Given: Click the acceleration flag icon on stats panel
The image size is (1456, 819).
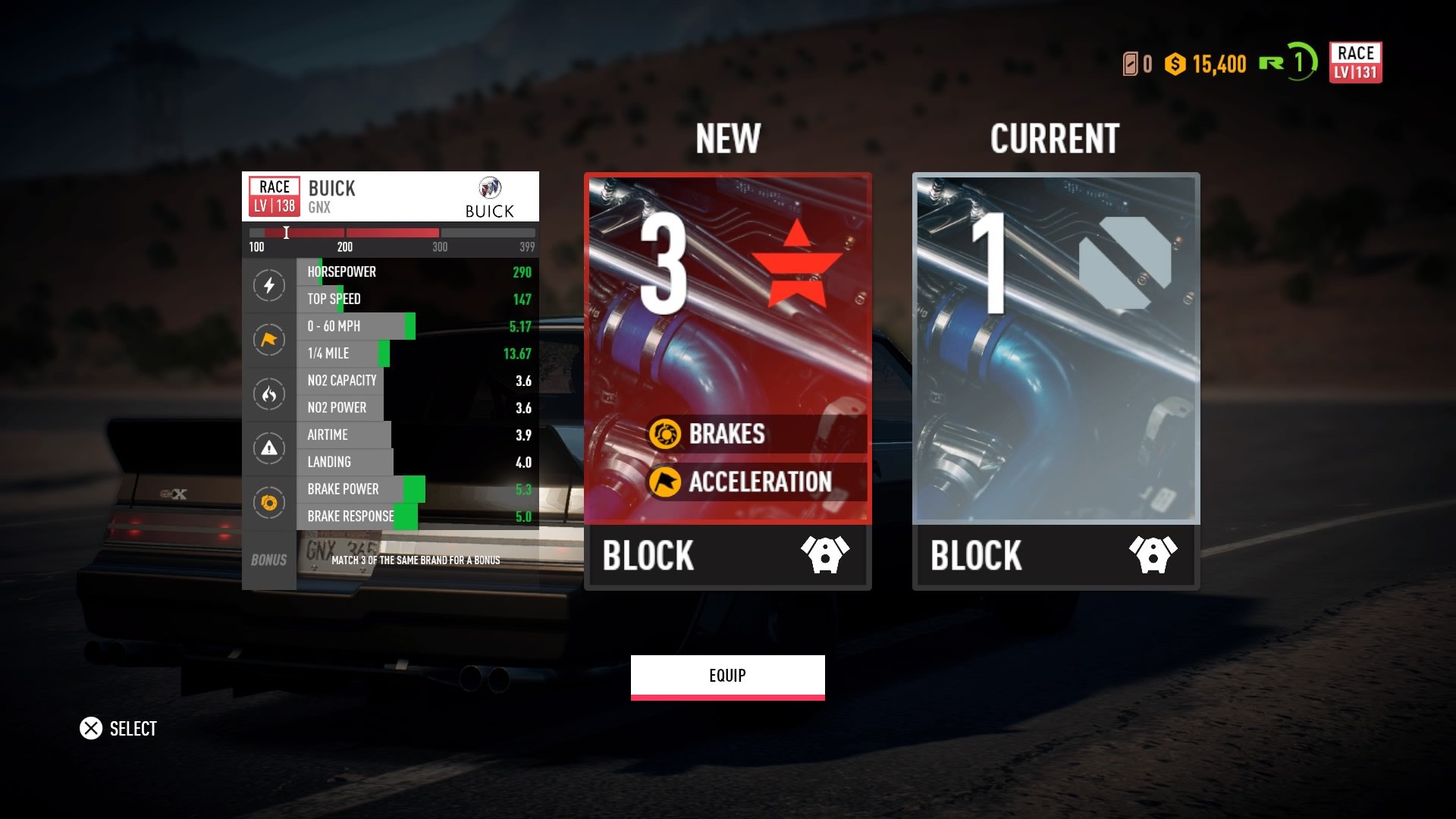Looking at the screenshot, I should click(269, 340).
